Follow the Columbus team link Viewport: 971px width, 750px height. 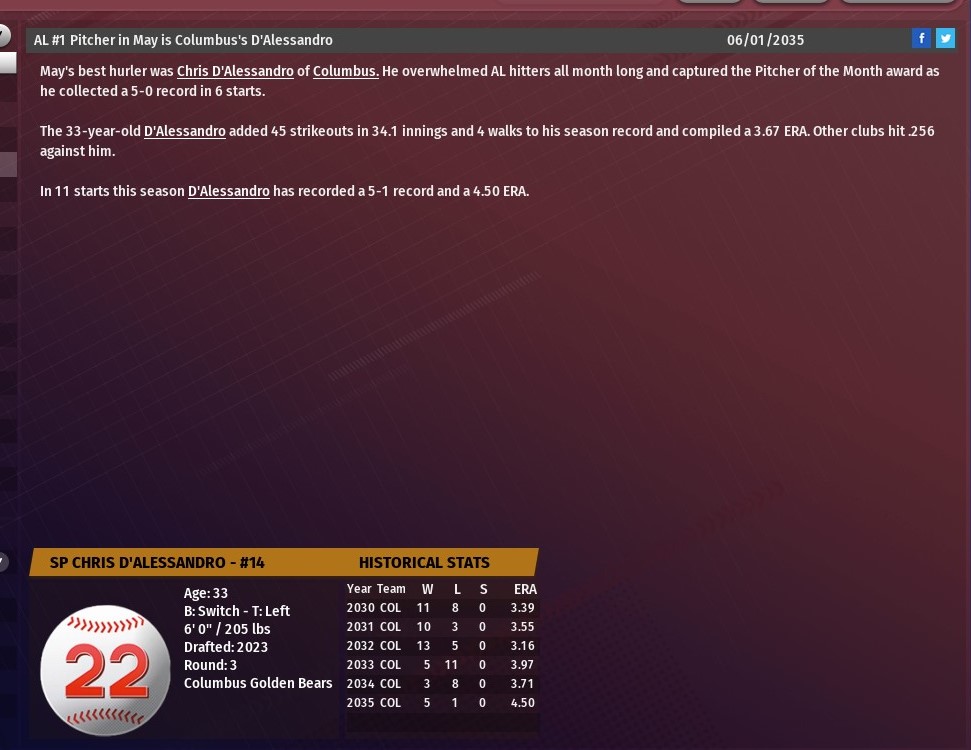pyautogui.click(x=345, y=71)
